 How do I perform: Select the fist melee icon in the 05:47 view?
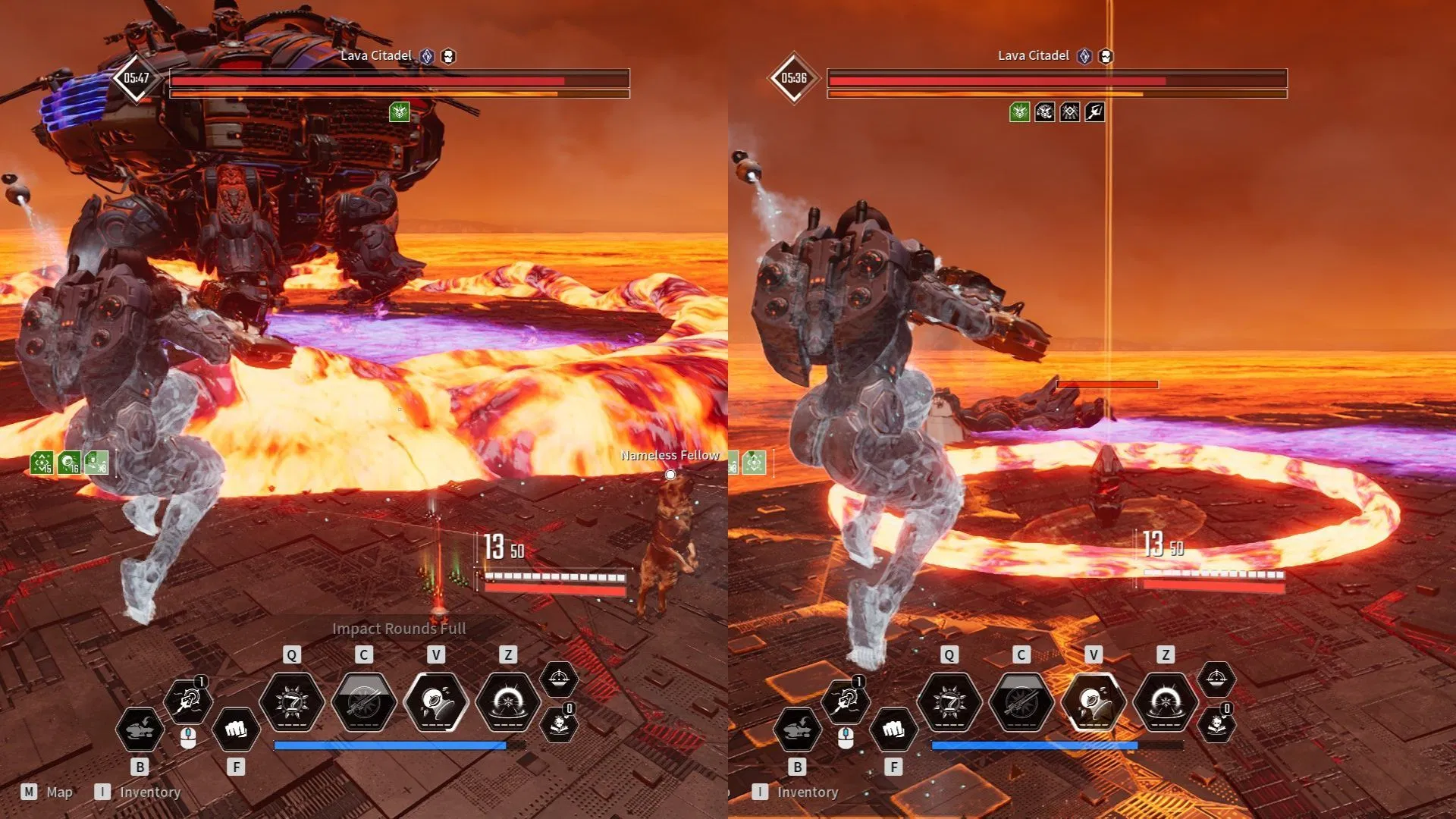click(x=236, y=730)
